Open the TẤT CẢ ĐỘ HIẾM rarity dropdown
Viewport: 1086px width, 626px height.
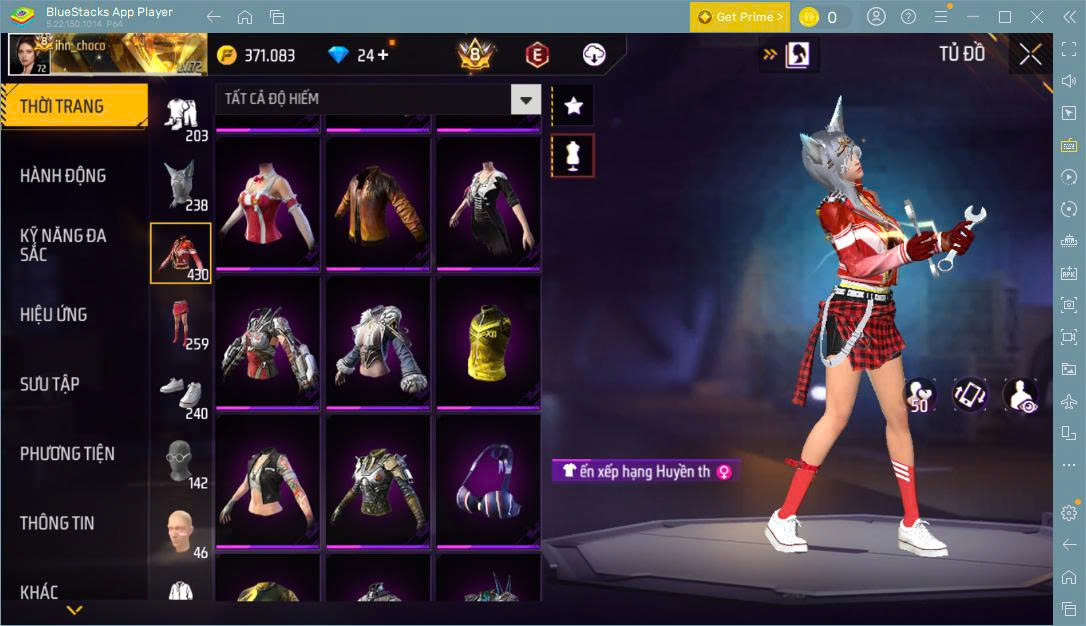coord(377,99)
